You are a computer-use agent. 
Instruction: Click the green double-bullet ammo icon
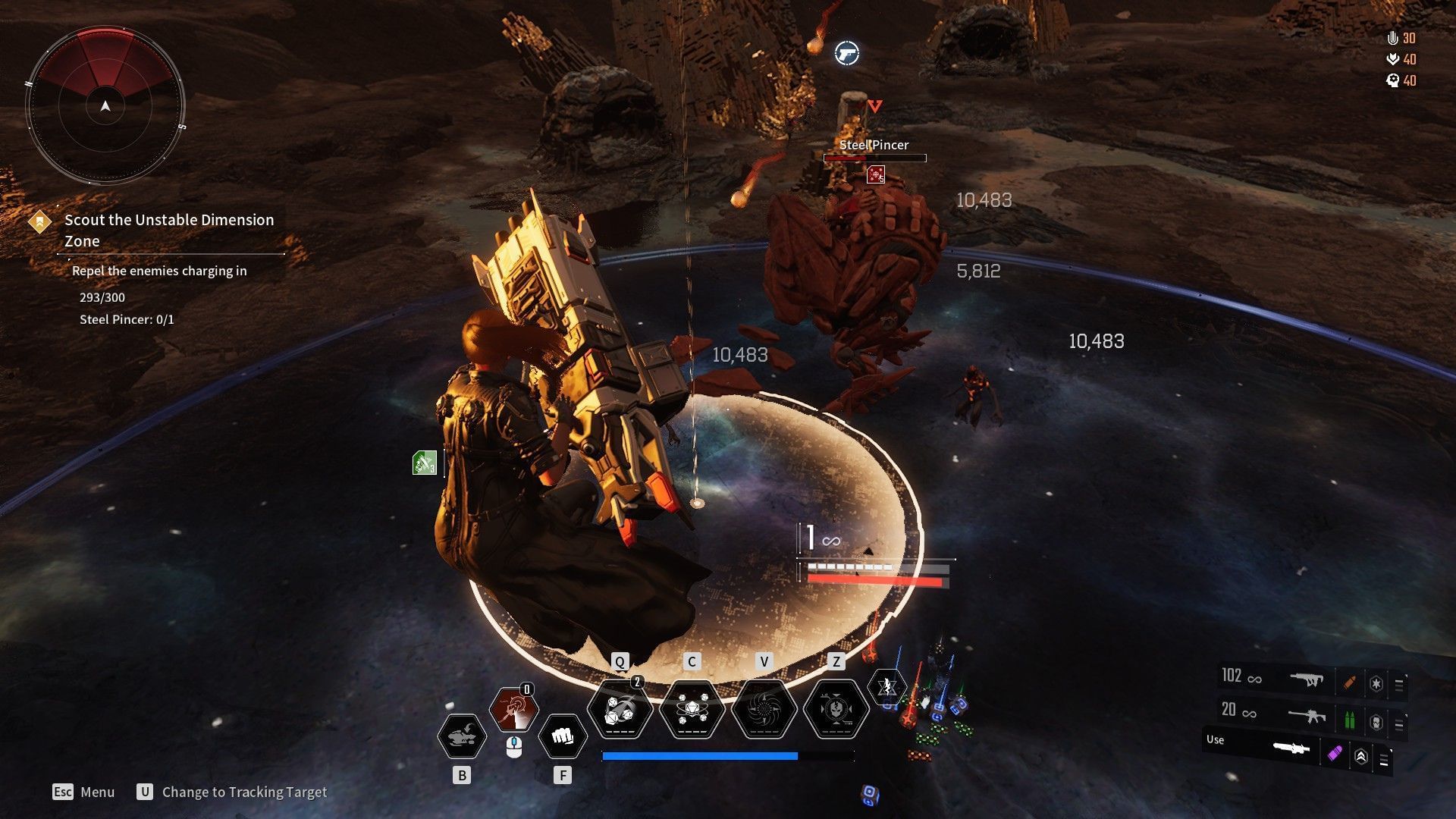coord(1349,719)
